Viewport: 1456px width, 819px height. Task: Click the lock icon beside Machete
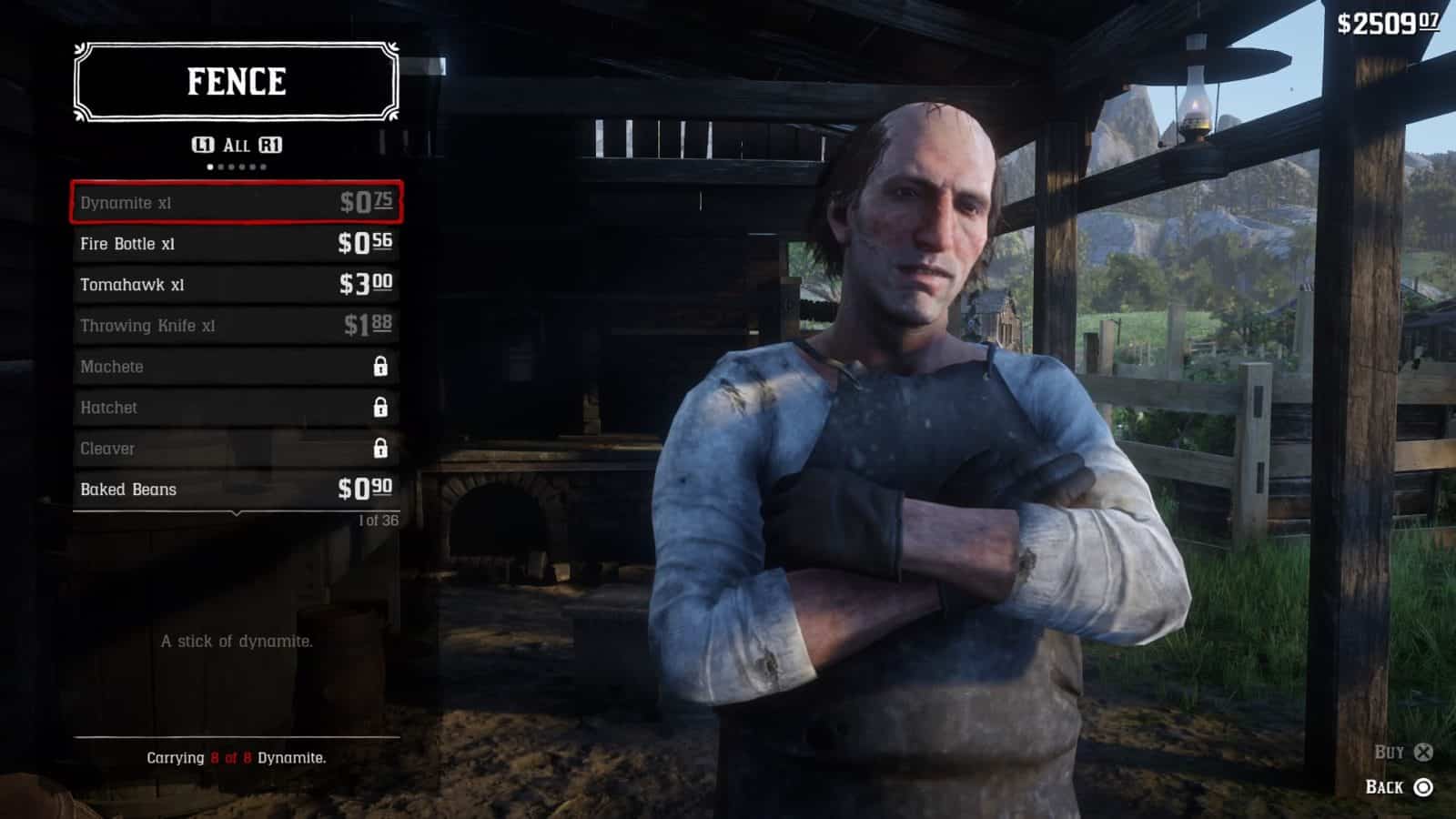point(382,367)
